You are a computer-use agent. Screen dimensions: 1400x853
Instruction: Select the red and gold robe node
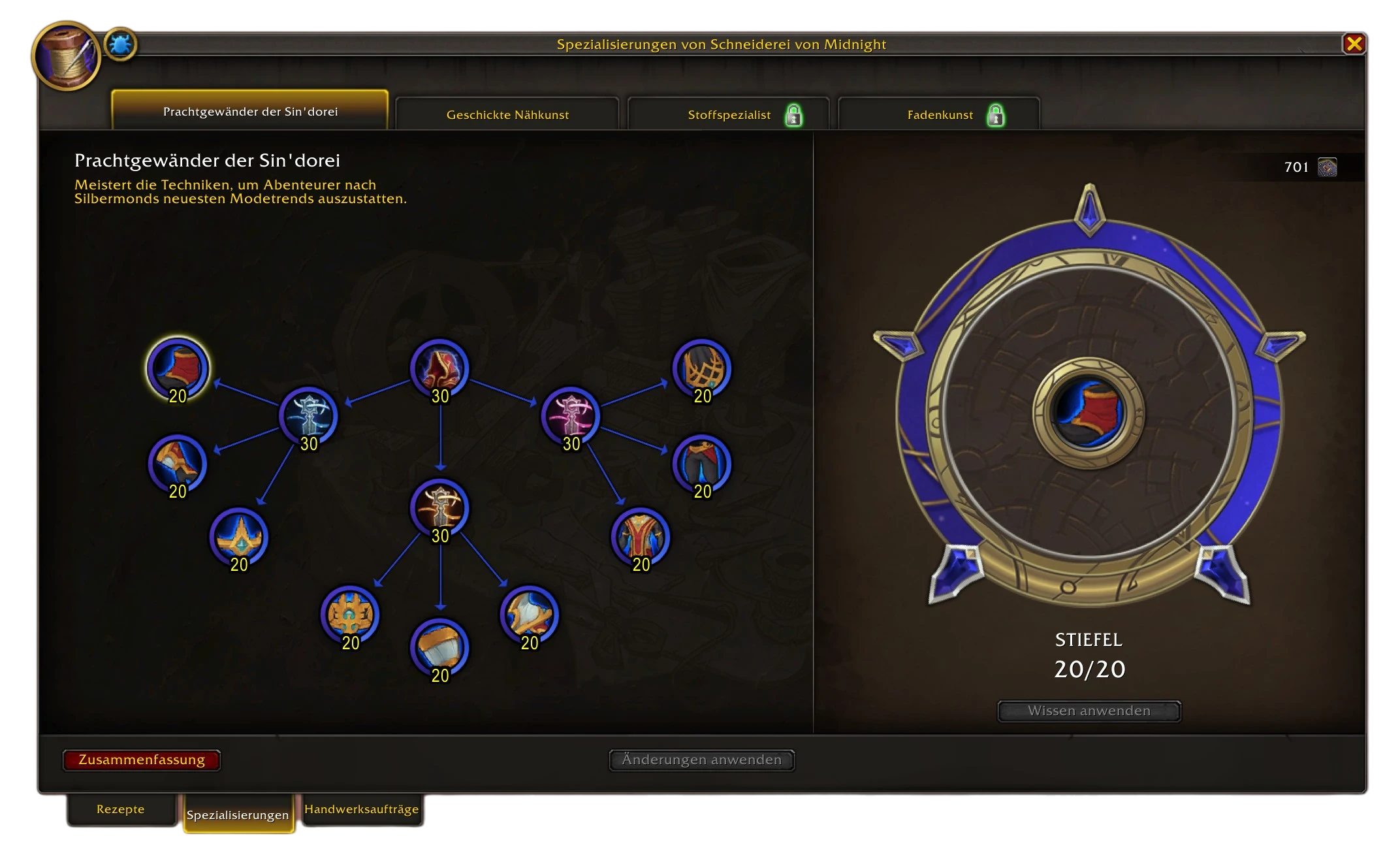tap(641, 536)
